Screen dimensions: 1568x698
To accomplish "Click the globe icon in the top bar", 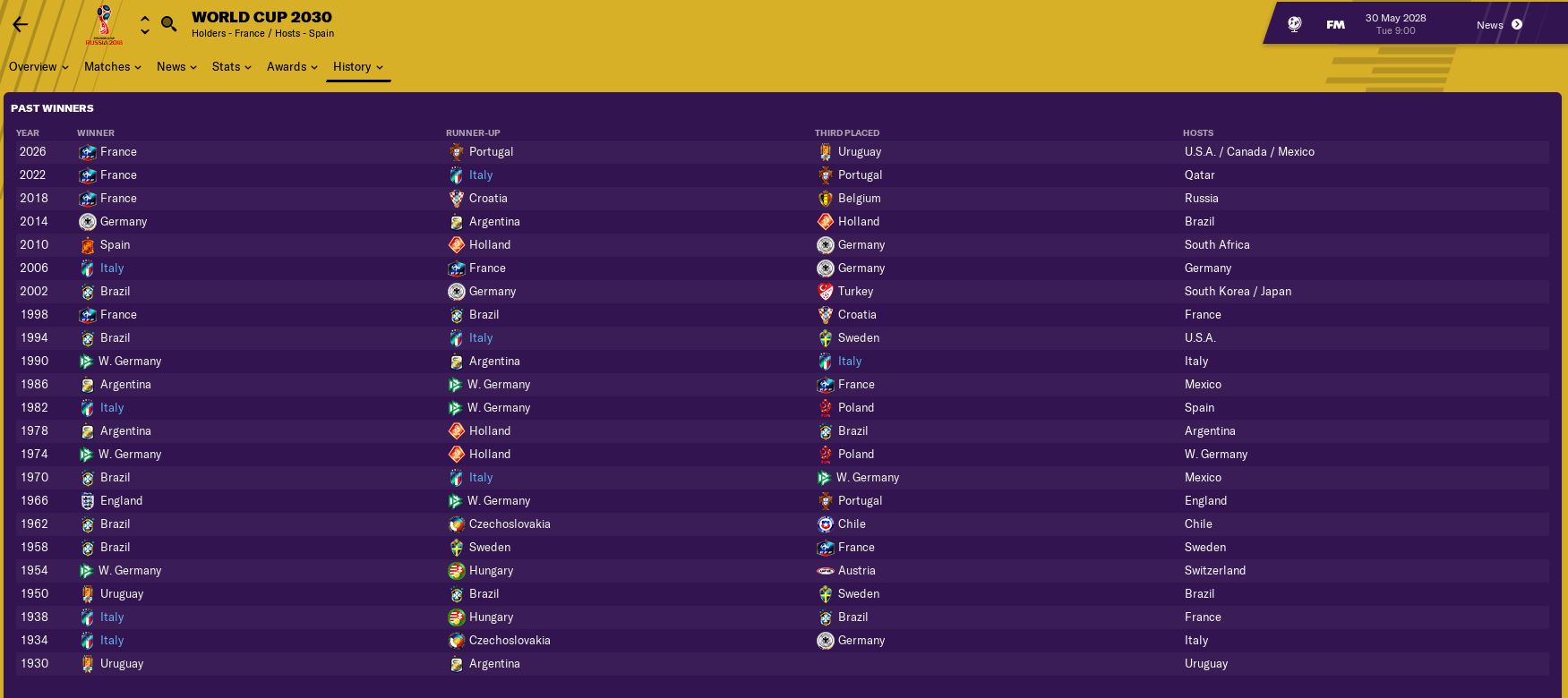I will (1293, 24).
